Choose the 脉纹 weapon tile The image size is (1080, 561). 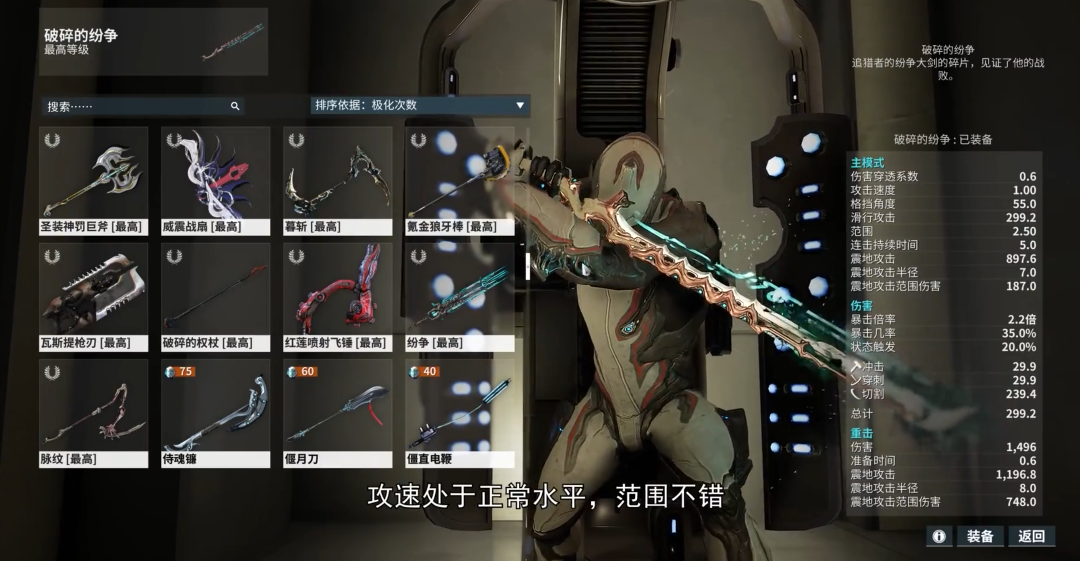tap(94, 413)
